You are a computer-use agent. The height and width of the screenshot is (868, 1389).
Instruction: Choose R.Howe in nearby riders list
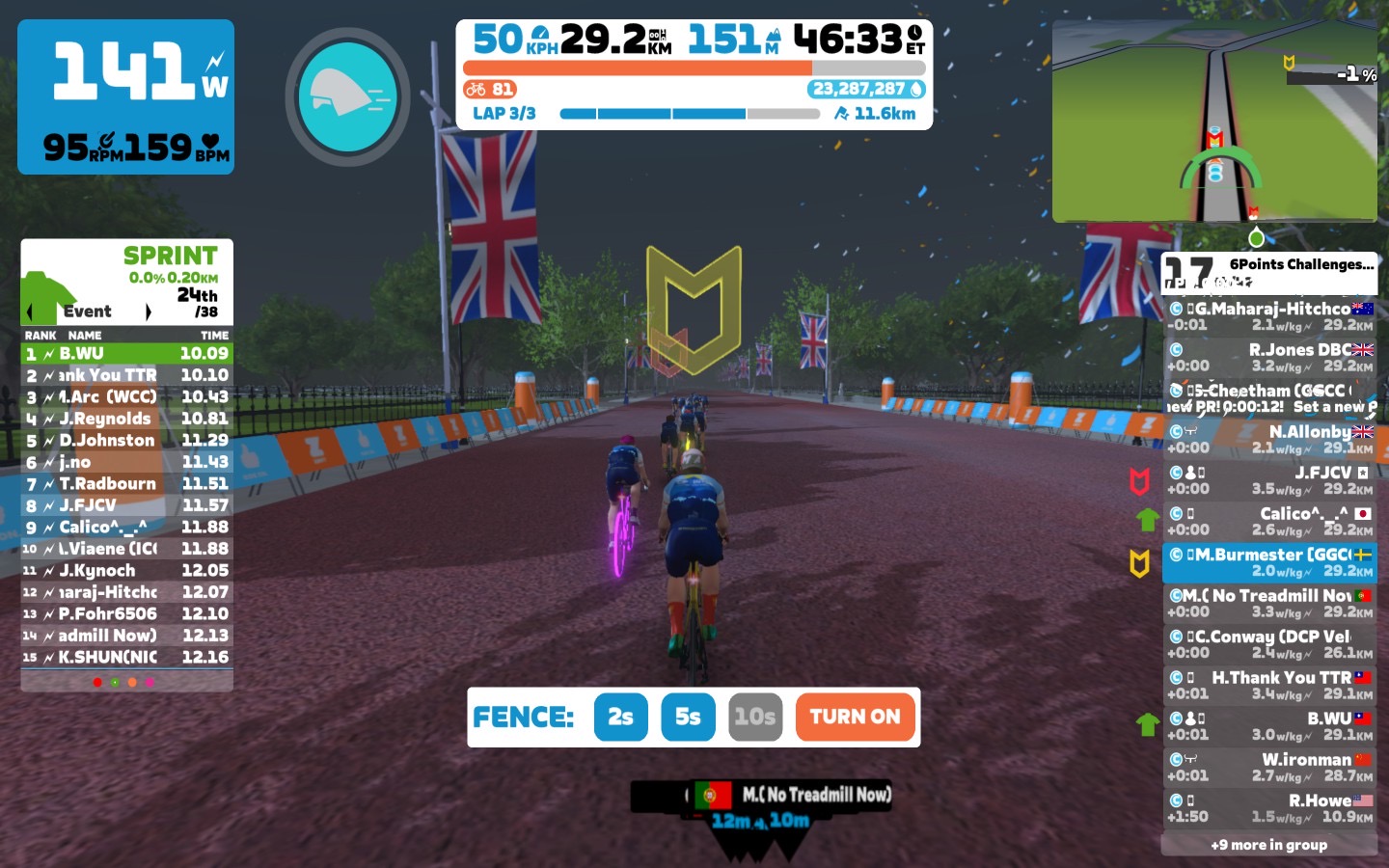coord(1269,807)
